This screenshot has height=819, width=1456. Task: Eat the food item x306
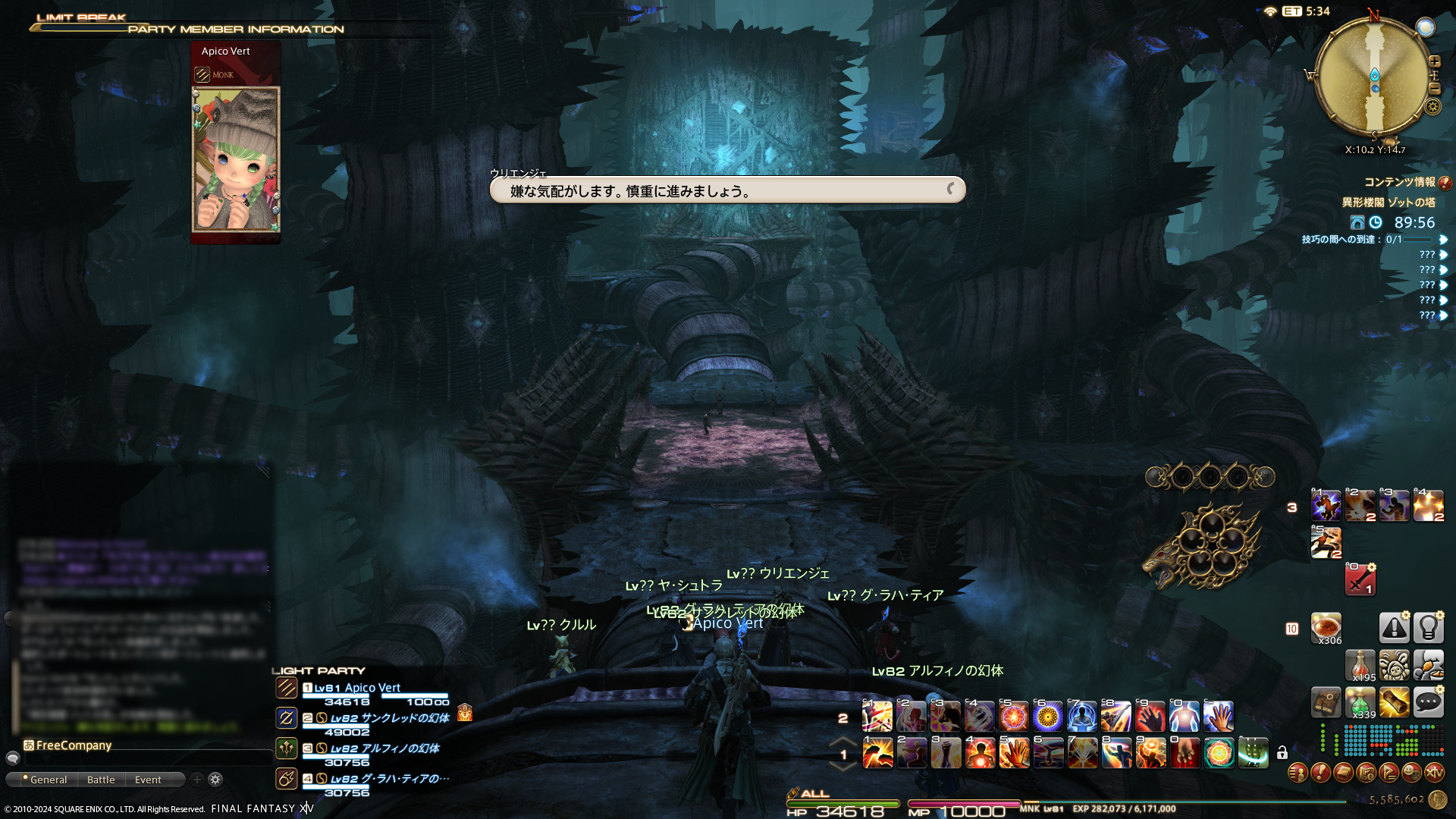point(1326,628)
